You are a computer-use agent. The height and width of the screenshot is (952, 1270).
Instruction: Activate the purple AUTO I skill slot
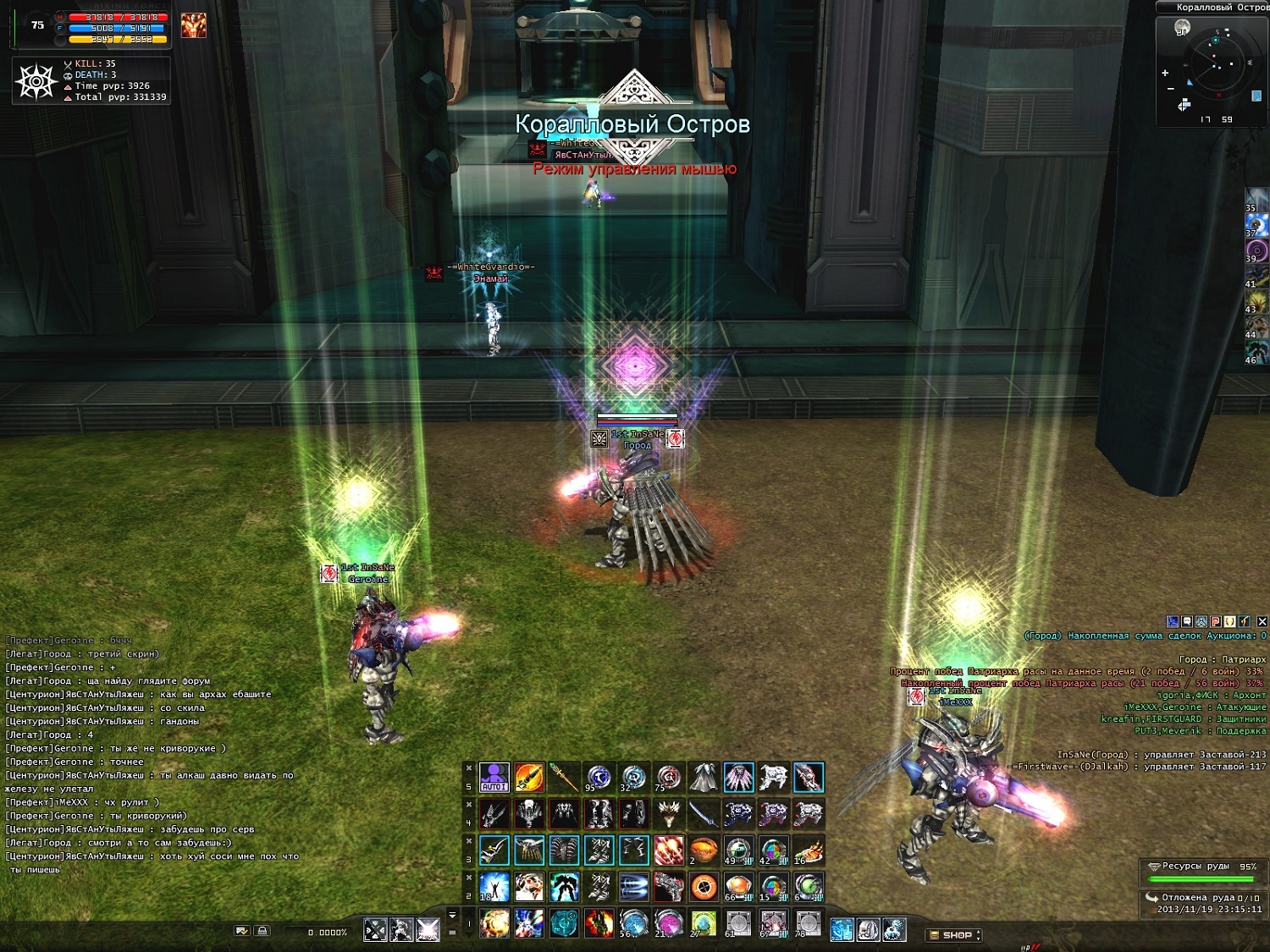point(494,777)
